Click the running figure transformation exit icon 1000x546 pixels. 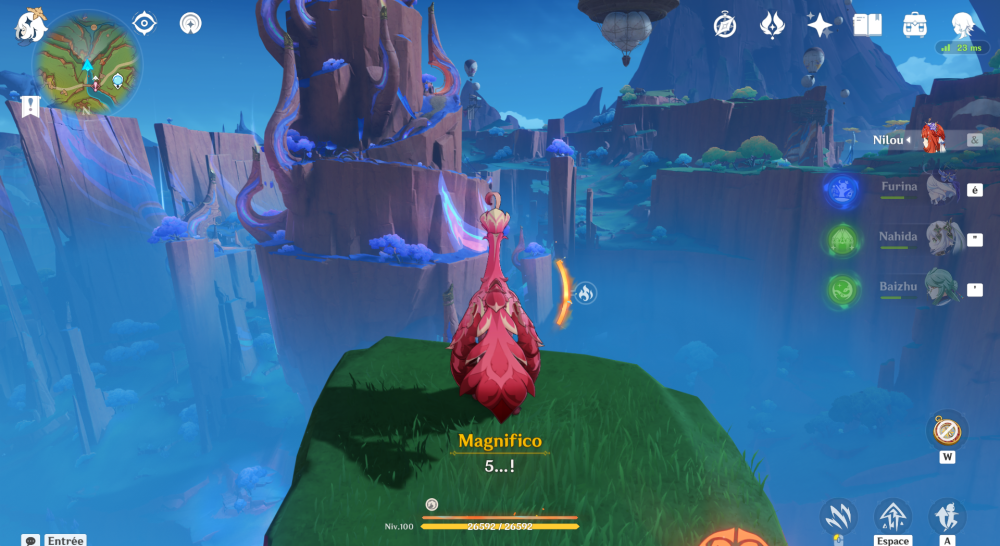coord(946,516)
